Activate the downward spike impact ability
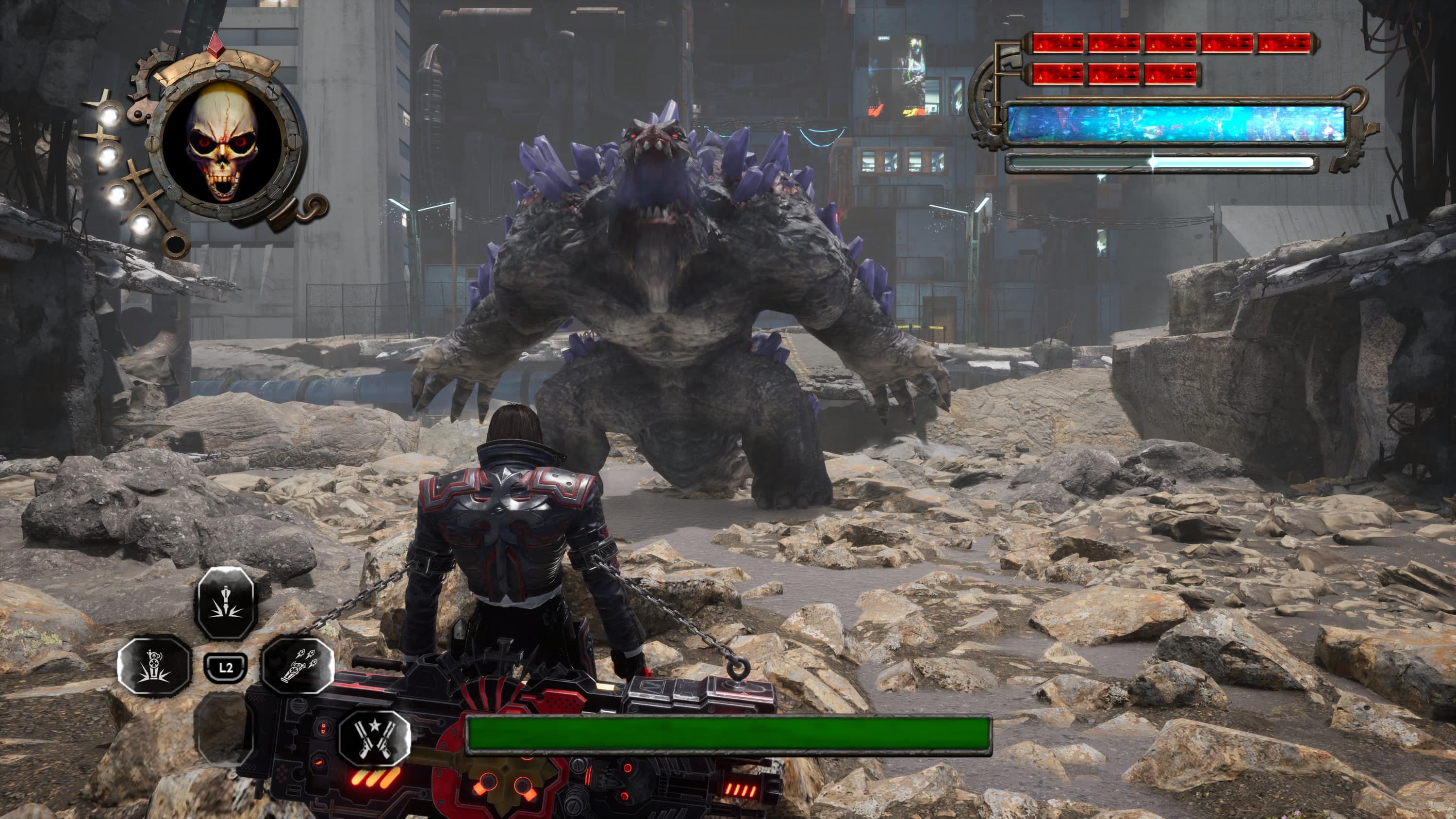This screenshot has height=819, width=1456. pyautogui.click(x=226, y=604)
